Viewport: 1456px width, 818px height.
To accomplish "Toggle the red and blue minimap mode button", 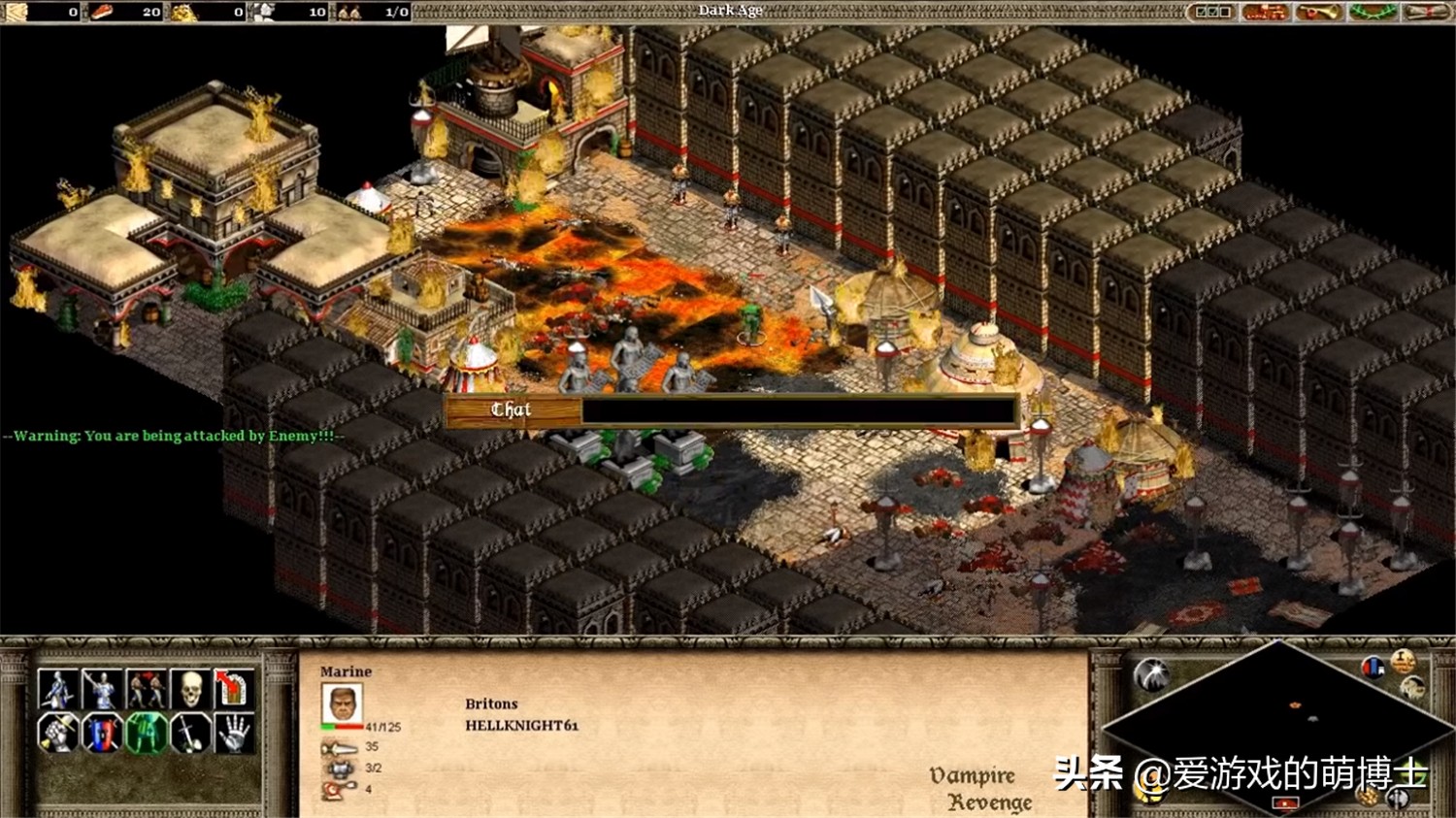I will coord(1373,668).
